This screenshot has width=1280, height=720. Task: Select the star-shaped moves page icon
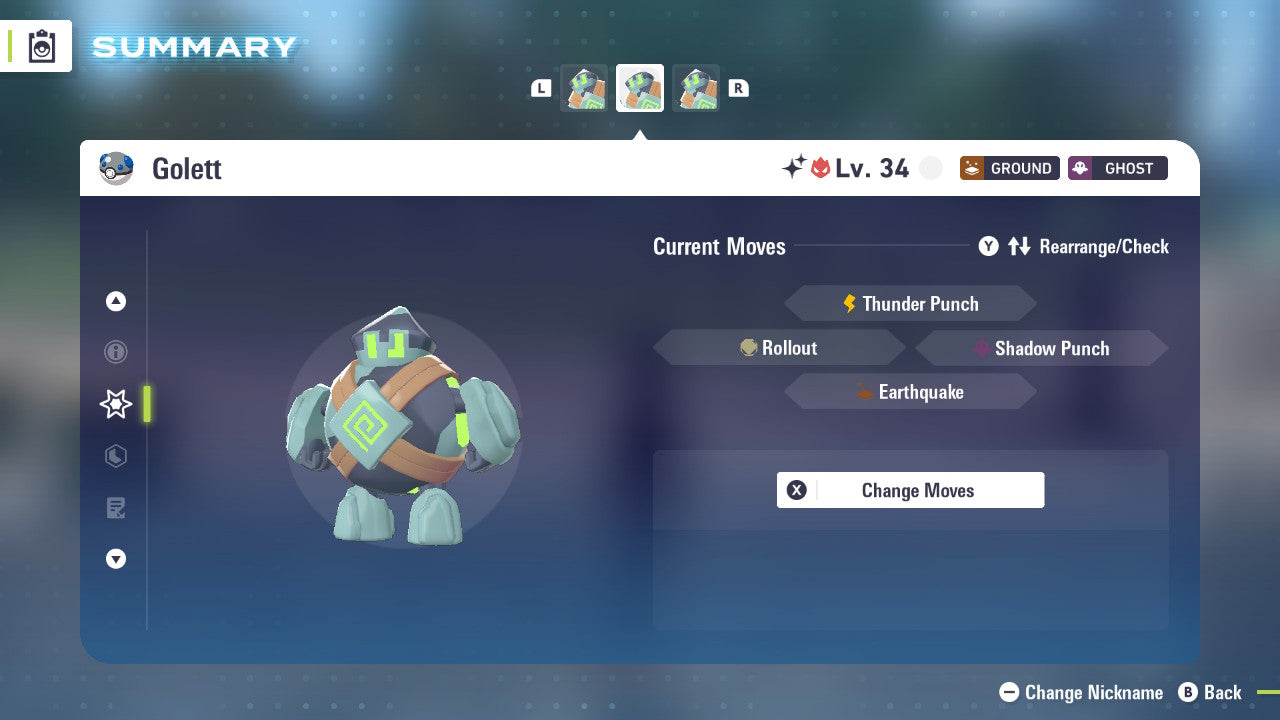[115, 404]
